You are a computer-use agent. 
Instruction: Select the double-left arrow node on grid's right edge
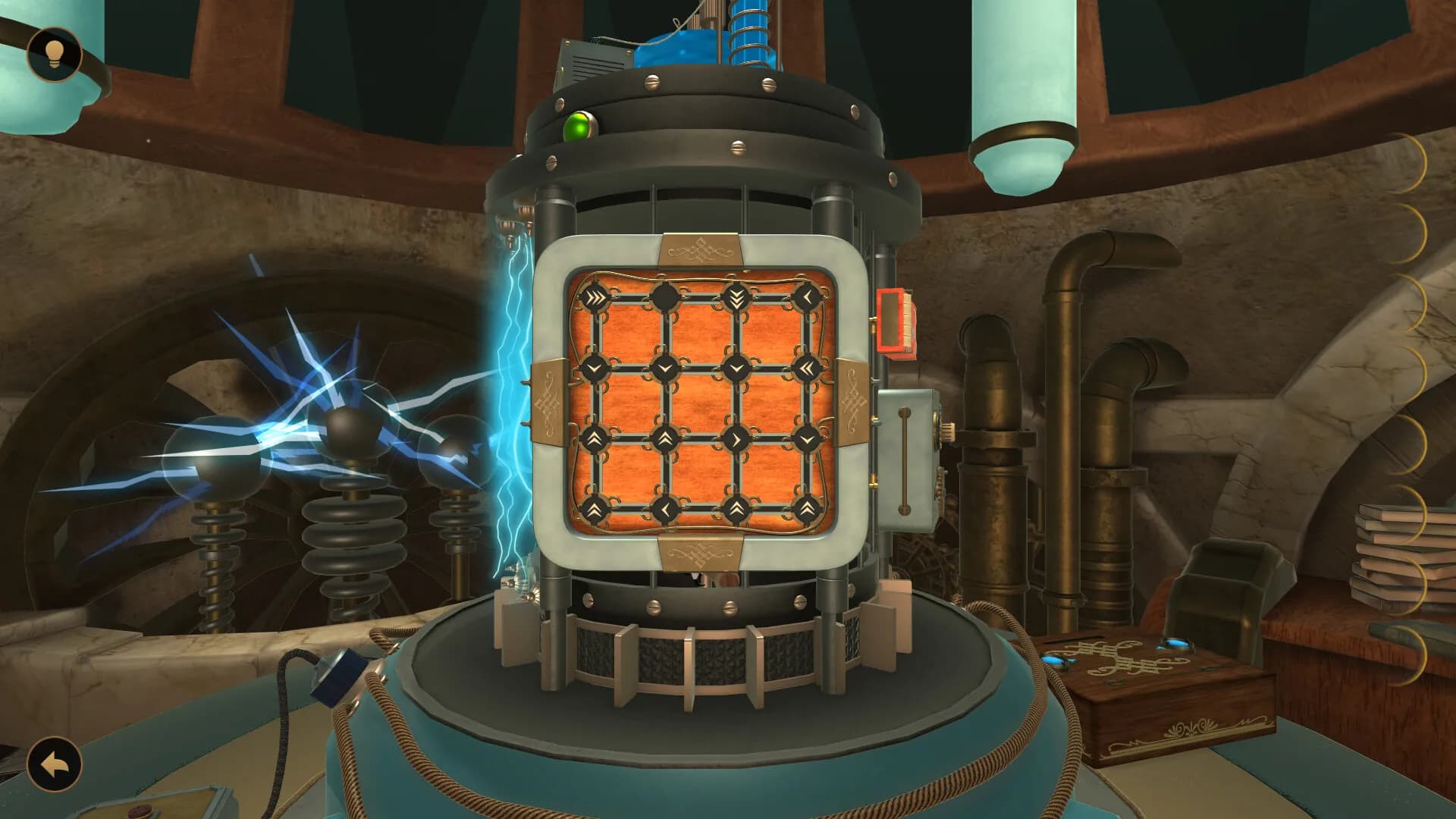[x=808, y=366]
